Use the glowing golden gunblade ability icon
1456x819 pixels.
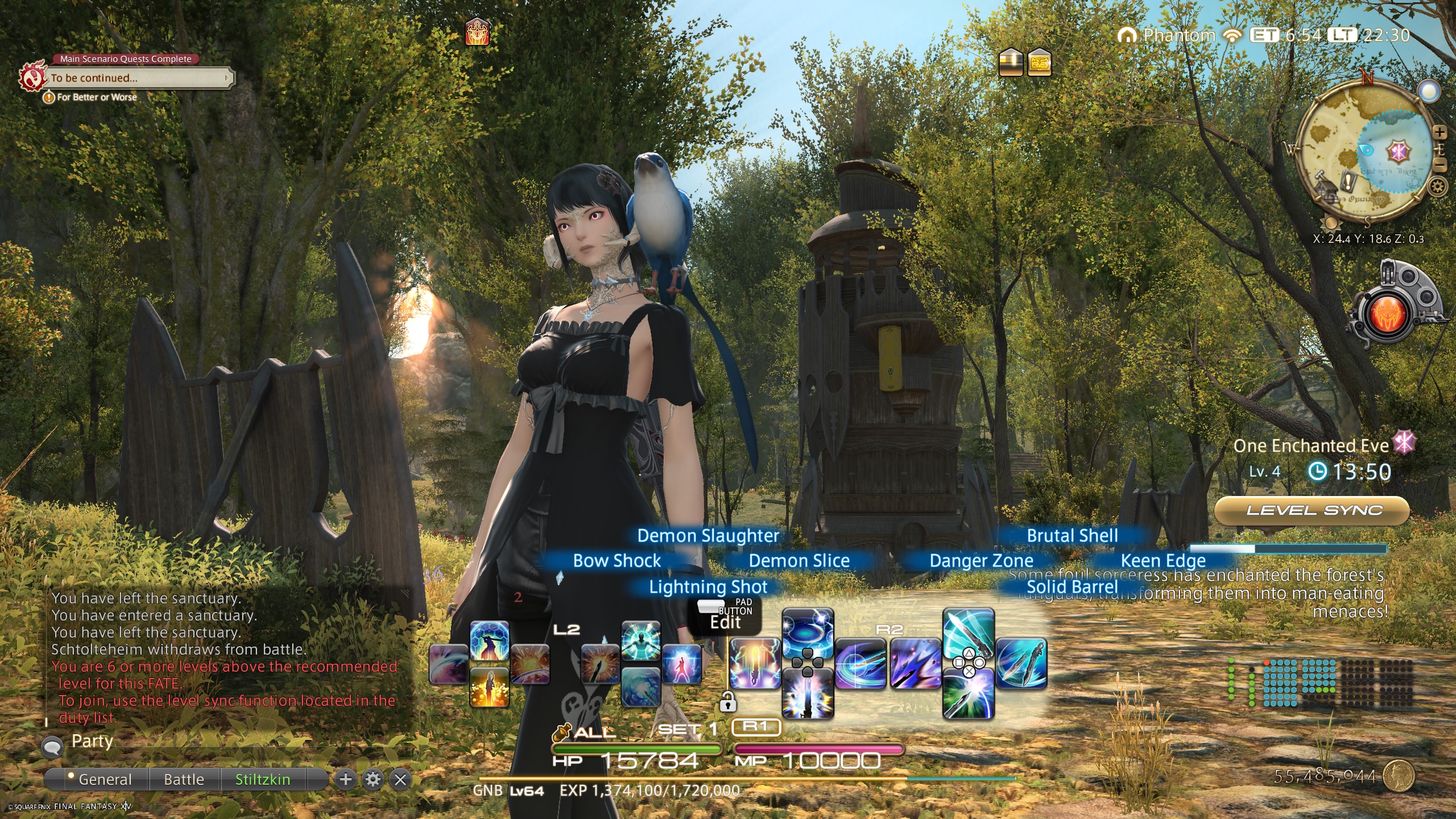coord(489,687)
